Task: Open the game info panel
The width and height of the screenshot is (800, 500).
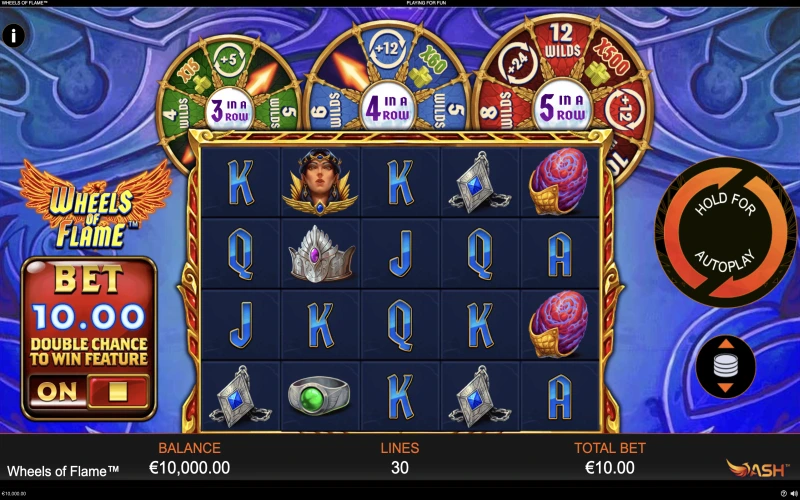Action: coord(14,36)
